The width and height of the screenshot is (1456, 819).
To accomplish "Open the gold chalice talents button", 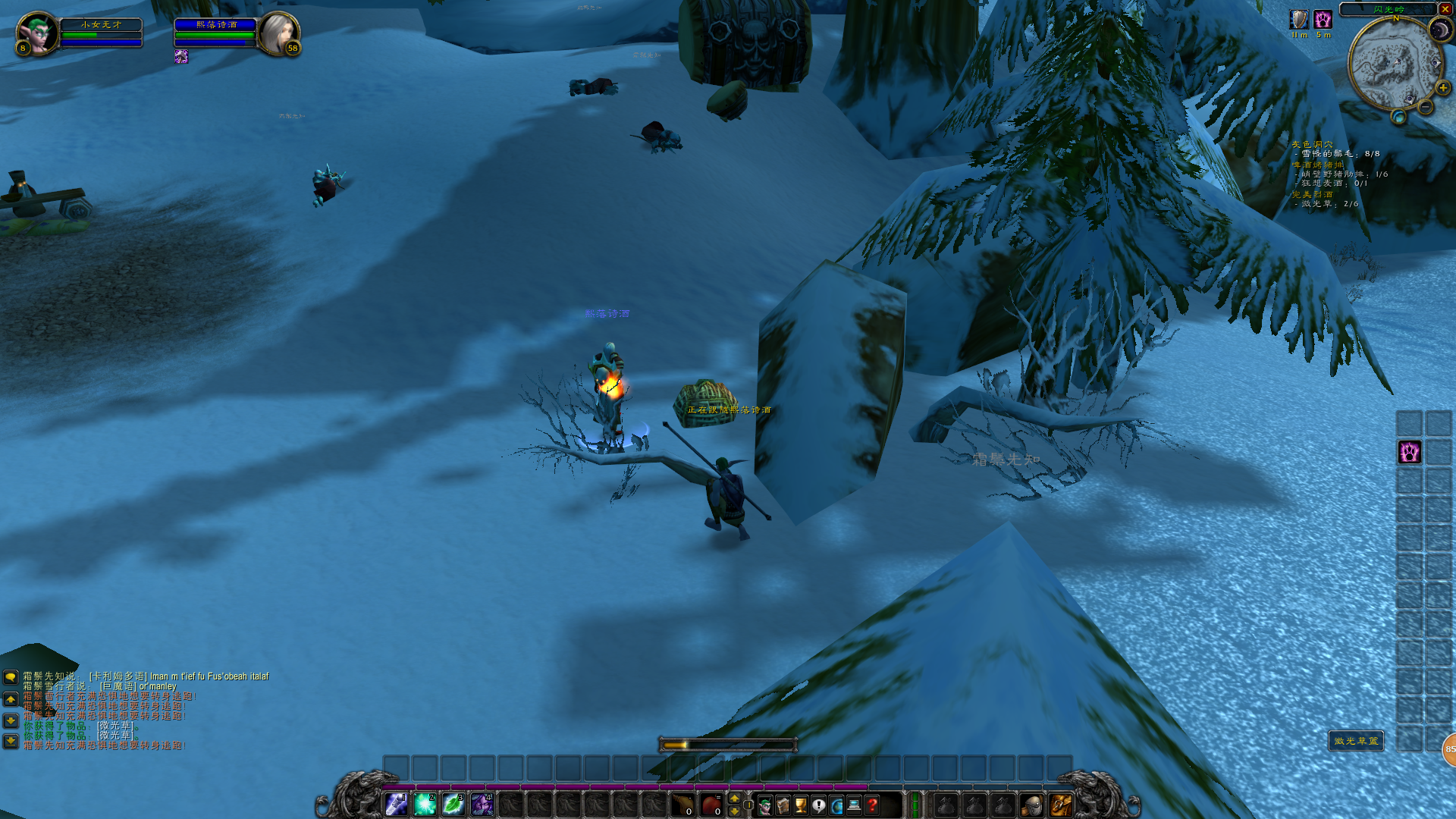I will [801, 805].
